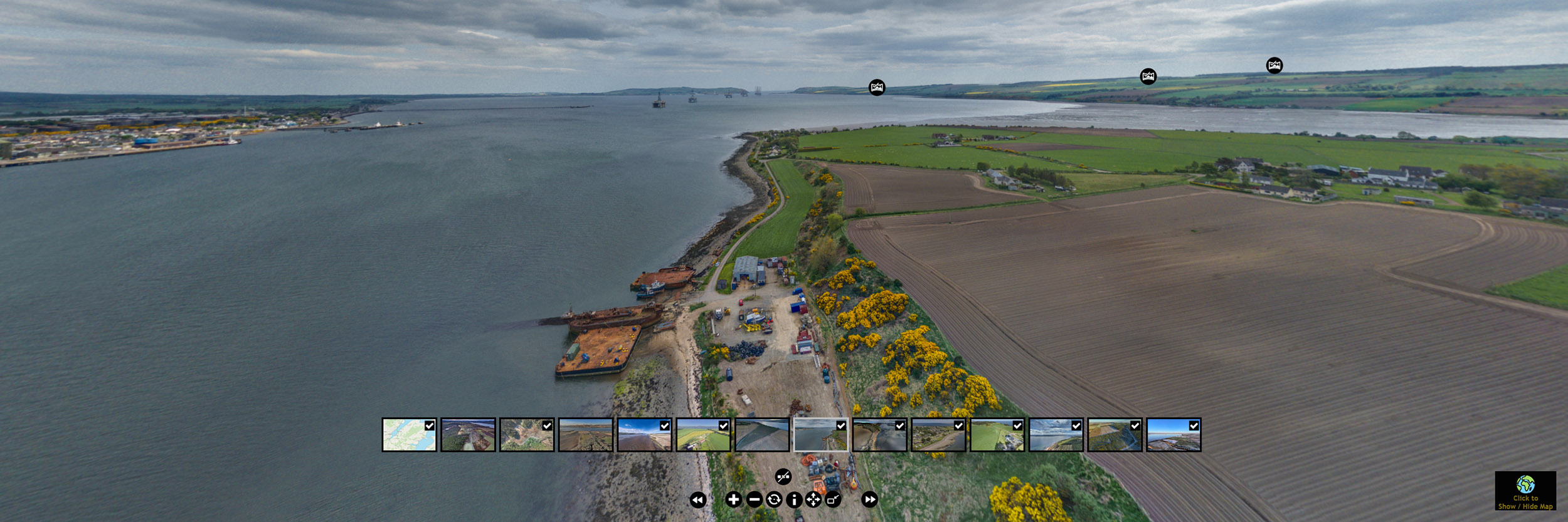
Task: Zoom out with the minus button
Action: click(754, 499)
